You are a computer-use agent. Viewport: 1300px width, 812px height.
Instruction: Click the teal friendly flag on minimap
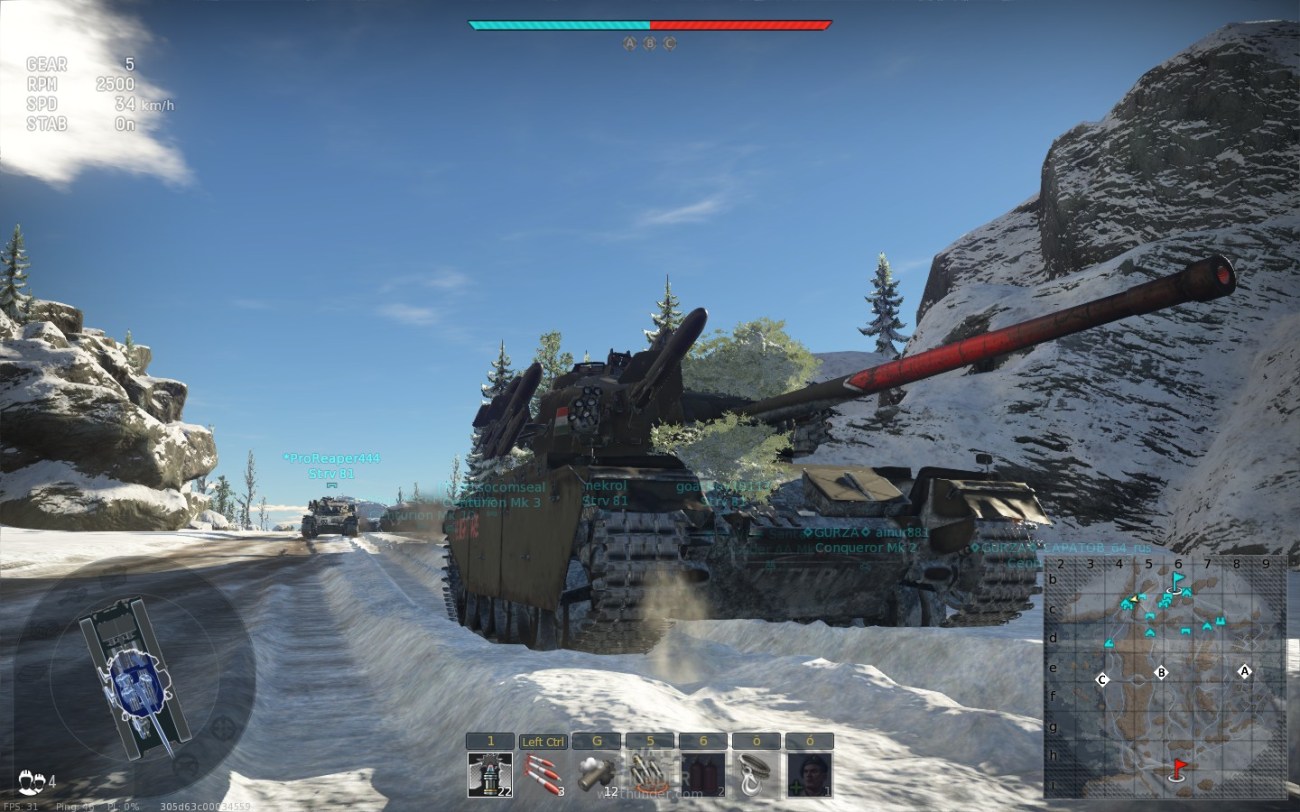tap(1178, 579)
